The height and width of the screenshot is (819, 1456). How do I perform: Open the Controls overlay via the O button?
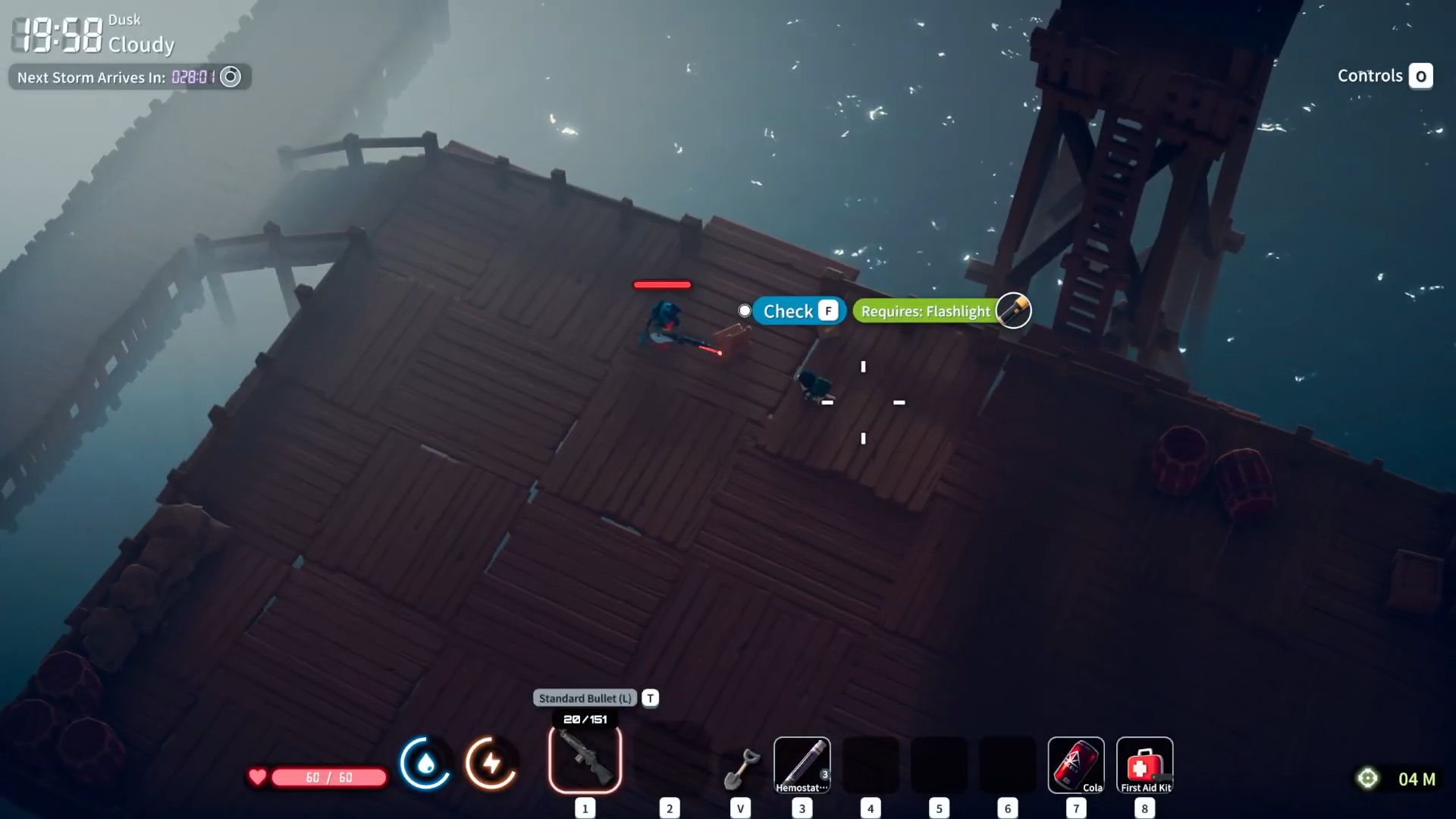1421,76
